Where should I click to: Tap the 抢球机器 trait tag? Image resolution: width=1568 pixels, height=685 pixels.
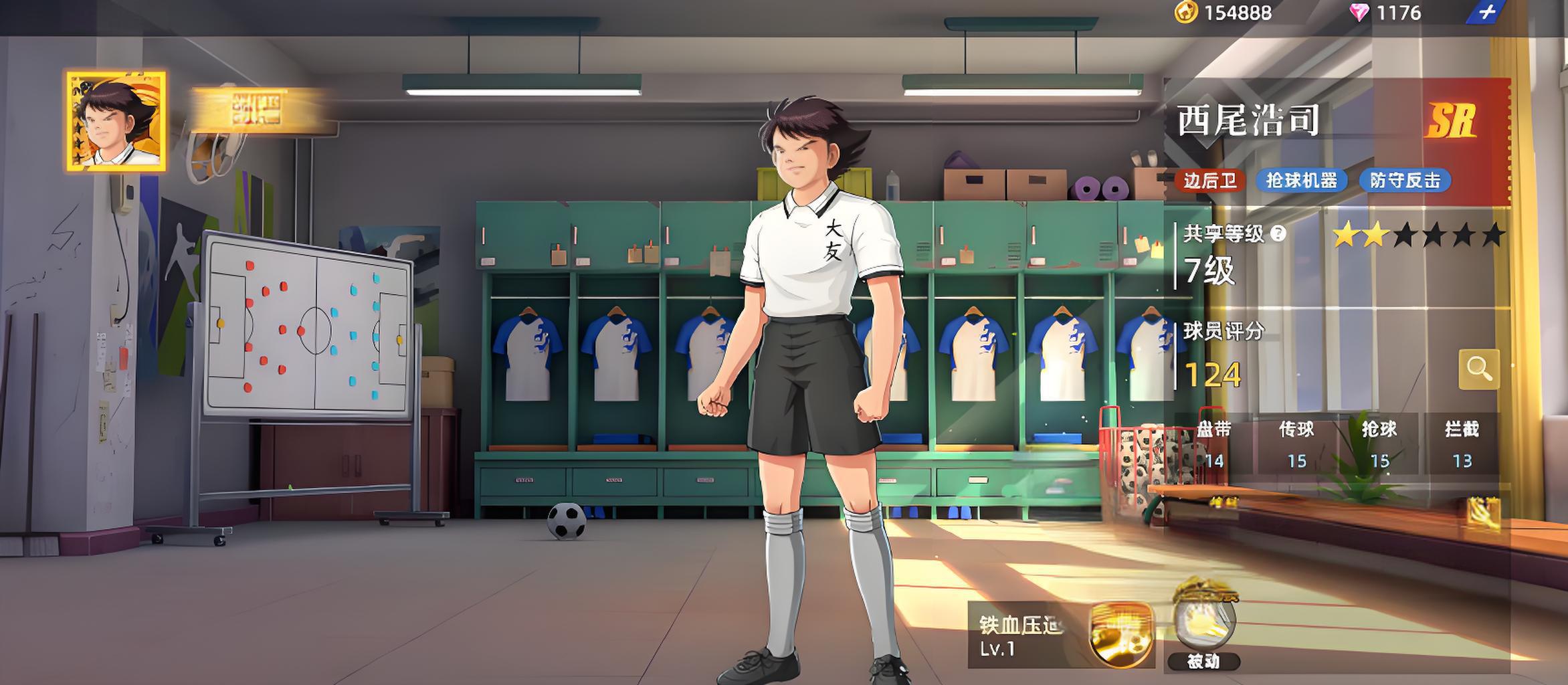(x=1301, y=181)
